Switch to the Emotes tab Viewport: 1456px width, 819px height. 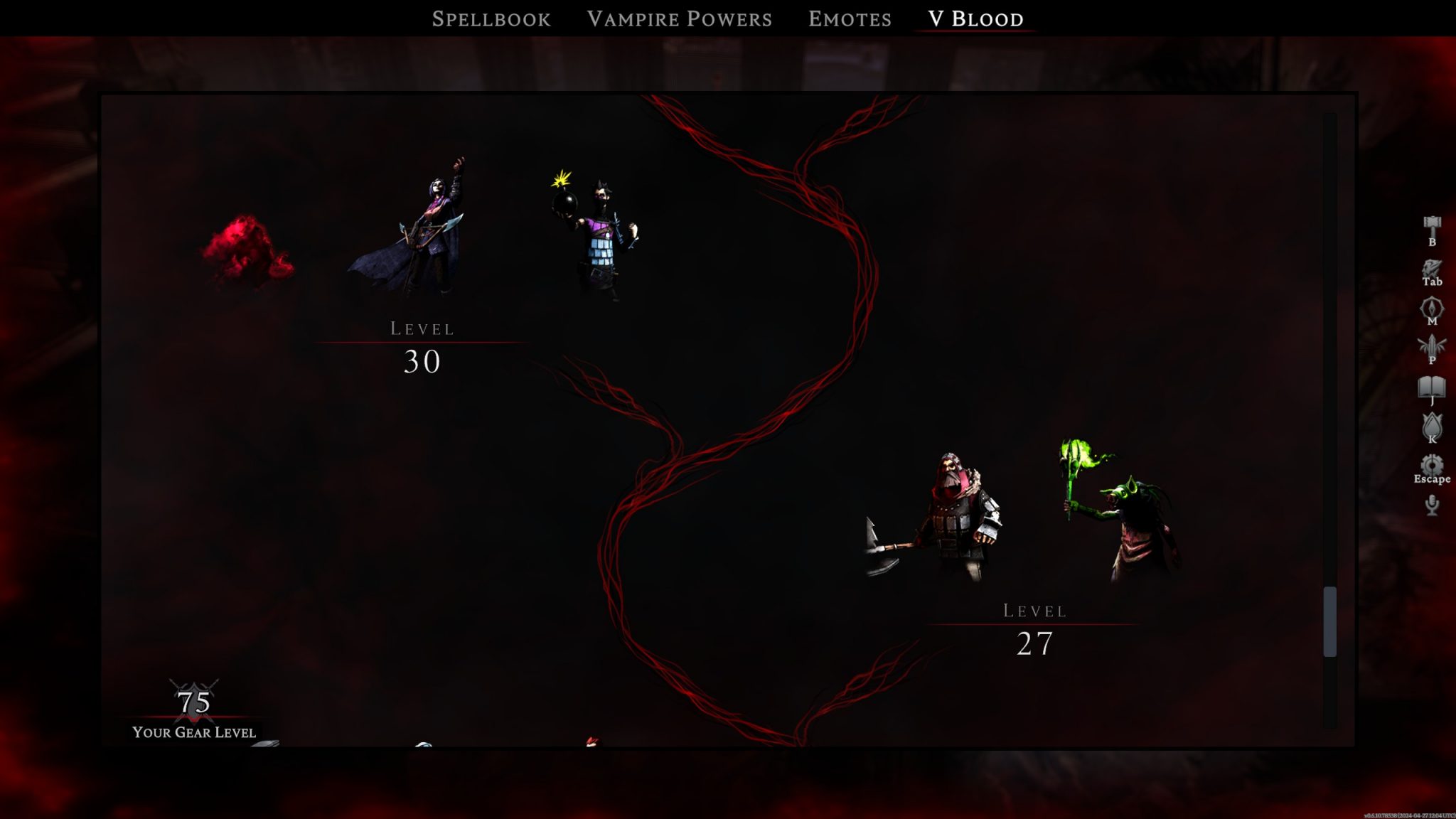849,18
